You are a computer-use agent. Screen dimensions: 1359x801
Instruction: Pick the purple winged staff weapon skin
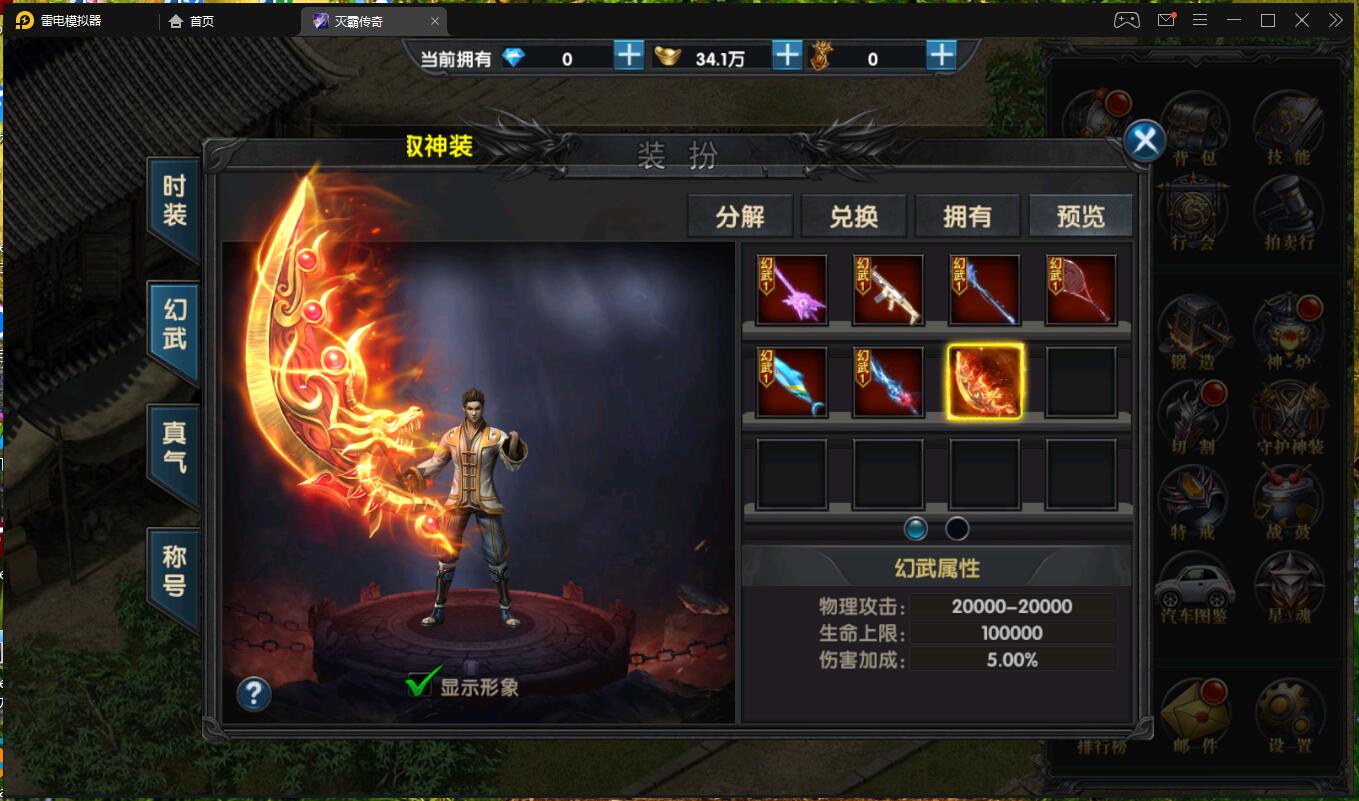792,290
